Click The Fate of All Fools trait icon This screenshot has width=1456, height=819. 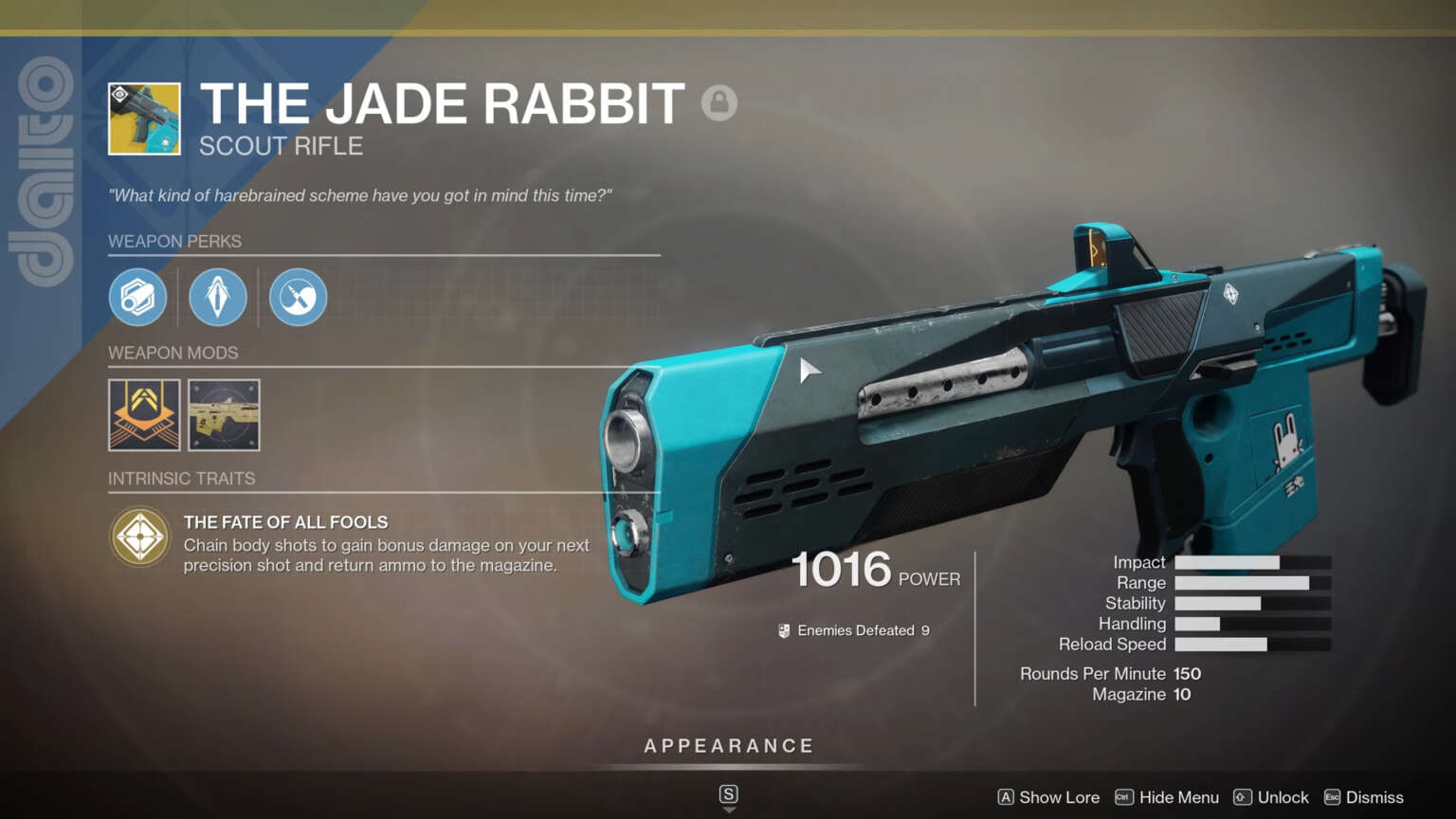tap(139, 537)
